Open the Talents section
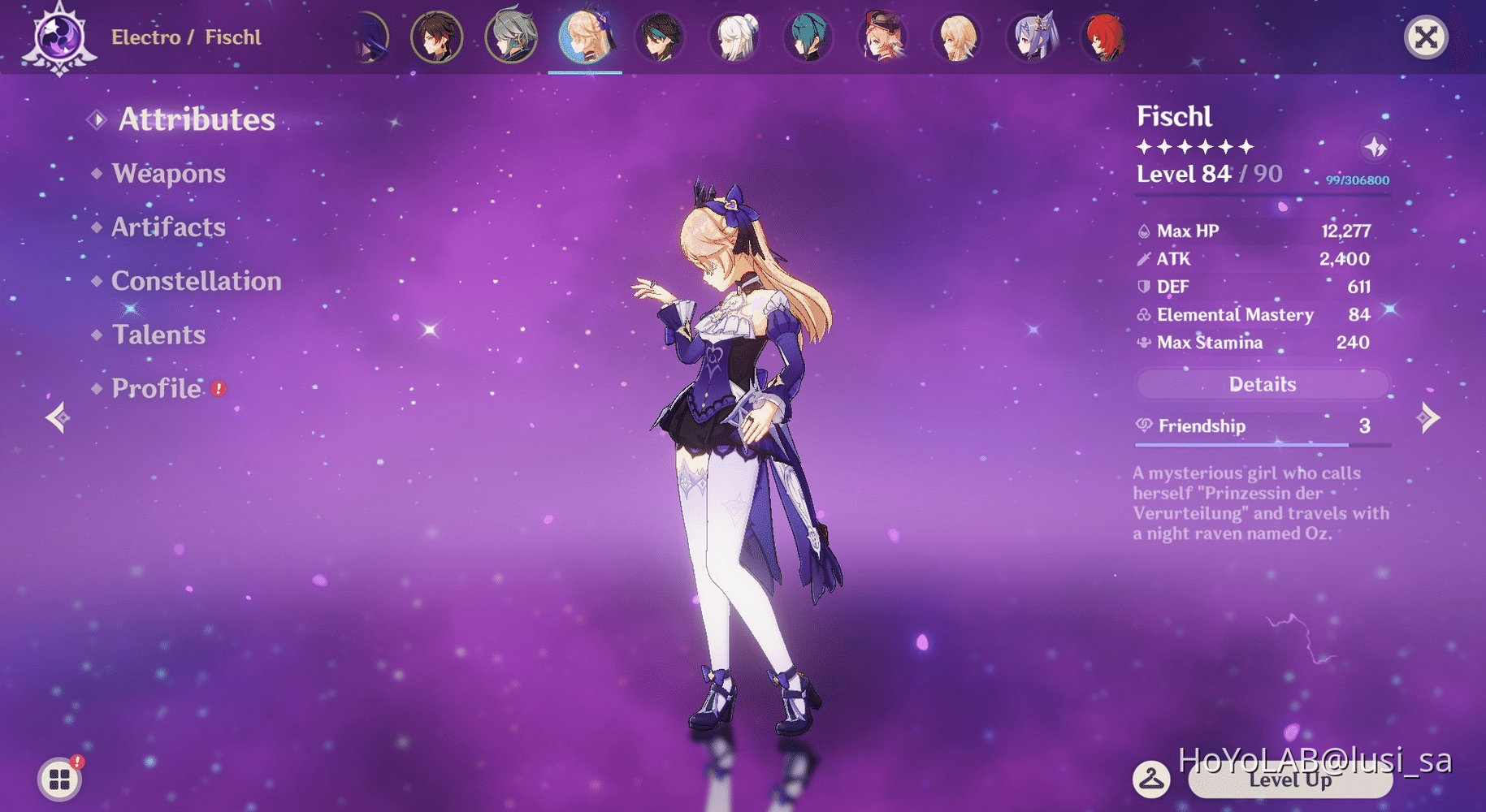Screen dimensions: 1486x812 point(158,335)
